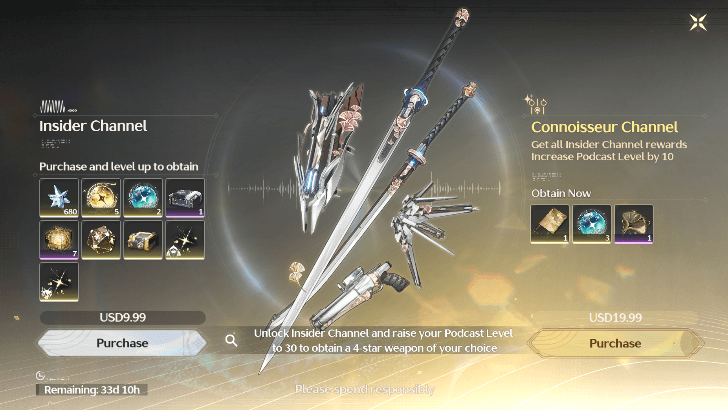Image resolution: width=728 pixels, height=410 pixels.
Task: Inspect the glowing gold cube reward with 7
Action: [59, 240]
